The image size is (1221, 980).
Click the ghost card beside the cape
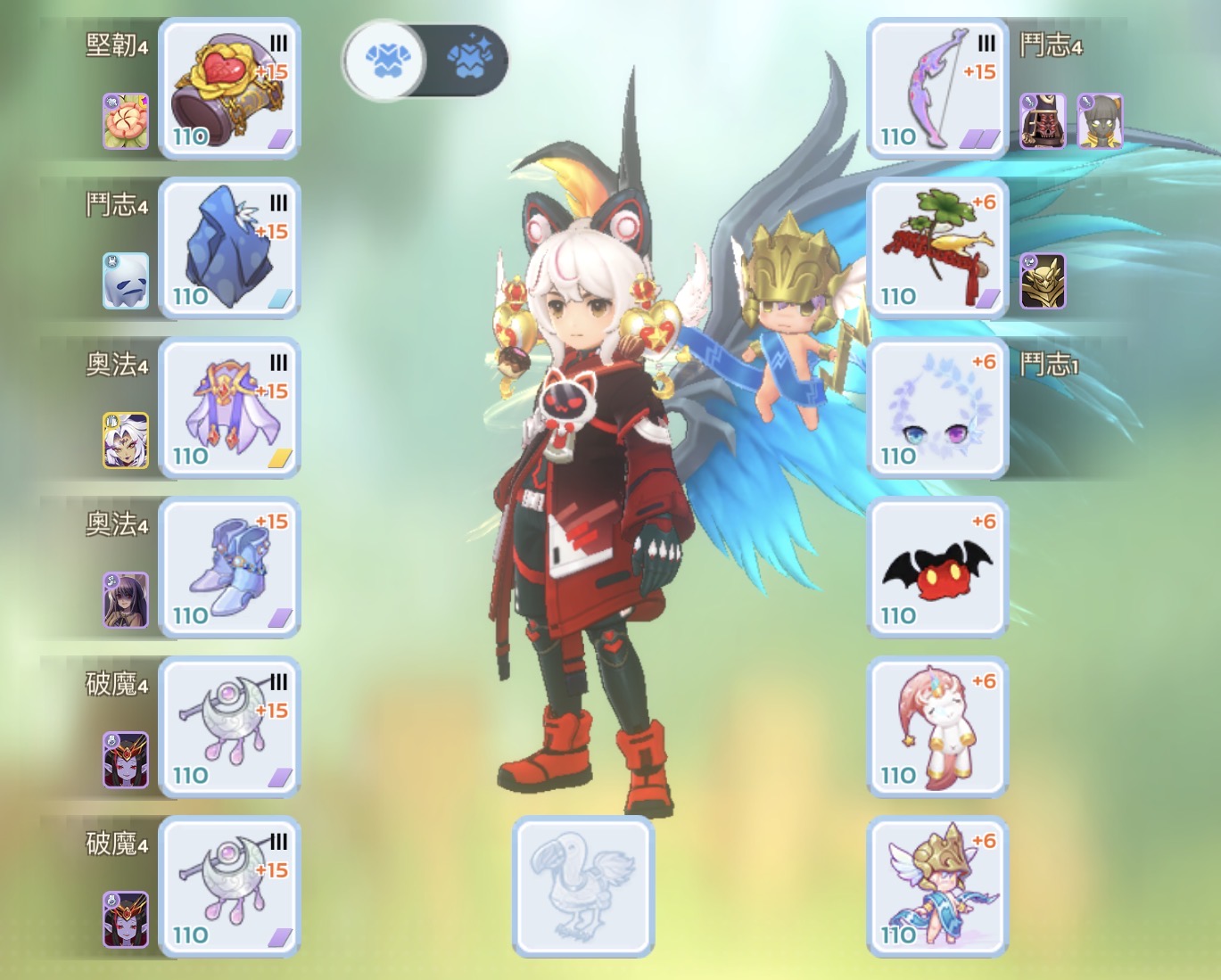pos(125,281)
